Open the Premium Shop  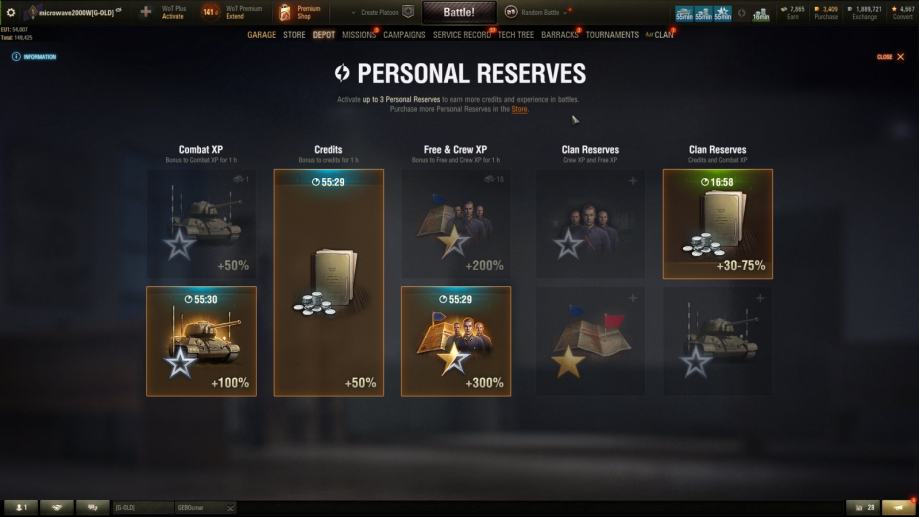pyautogui.click(x=300, y=12)
